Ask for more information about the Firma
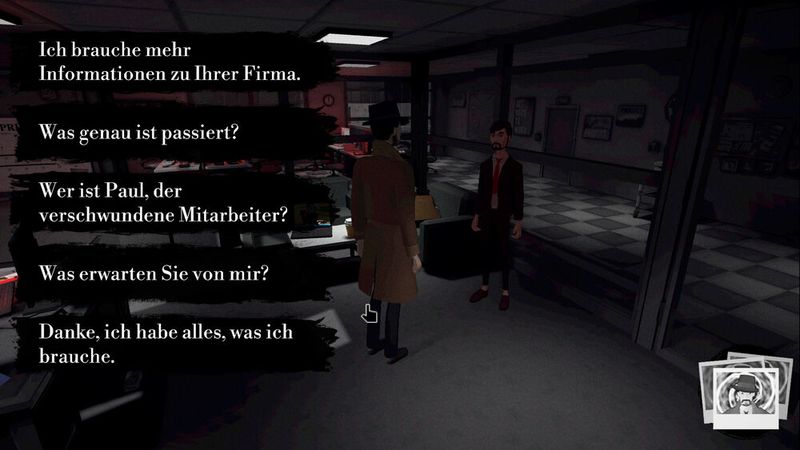This screenshot has width=800, height=450. 169,62
